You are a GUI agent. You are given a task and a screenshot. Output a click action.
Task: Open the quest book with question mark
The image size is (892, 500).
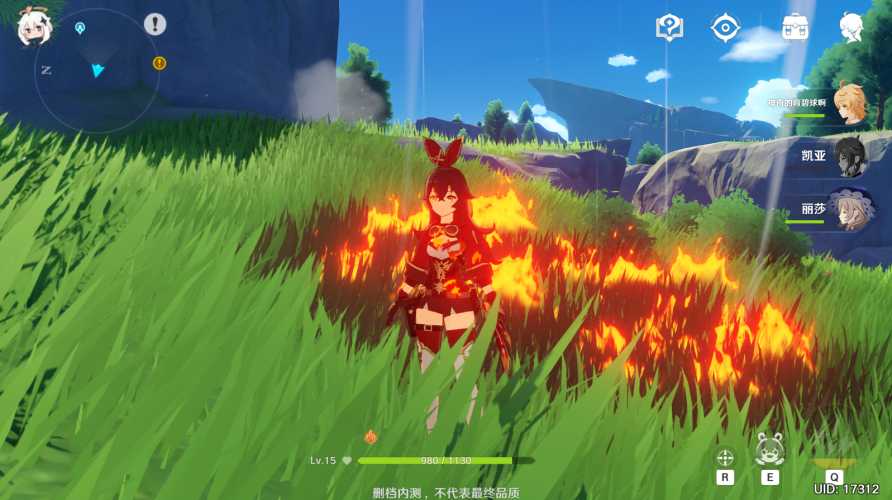click(669, 27)
